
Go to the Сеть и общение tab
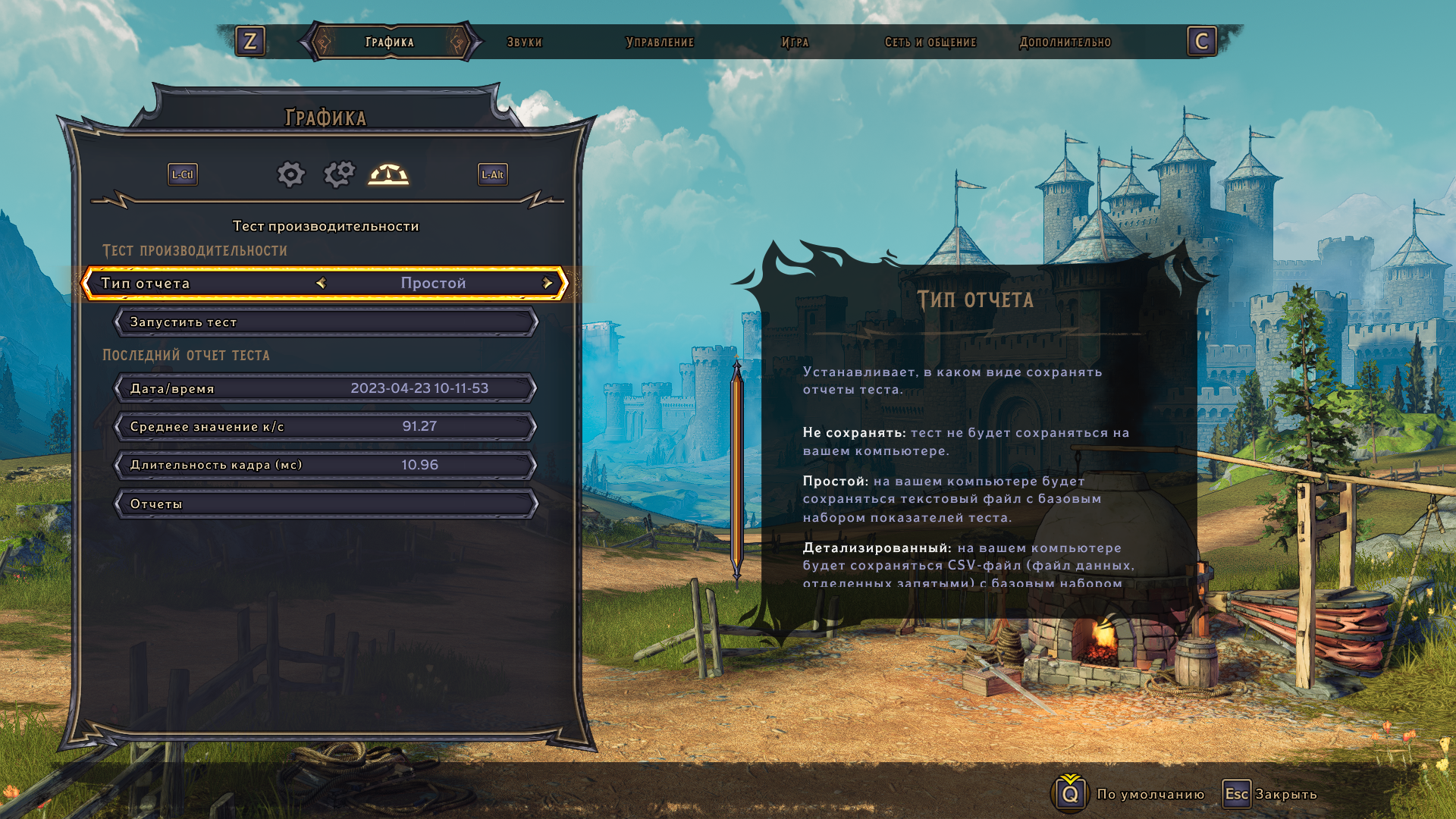[930, 42]
